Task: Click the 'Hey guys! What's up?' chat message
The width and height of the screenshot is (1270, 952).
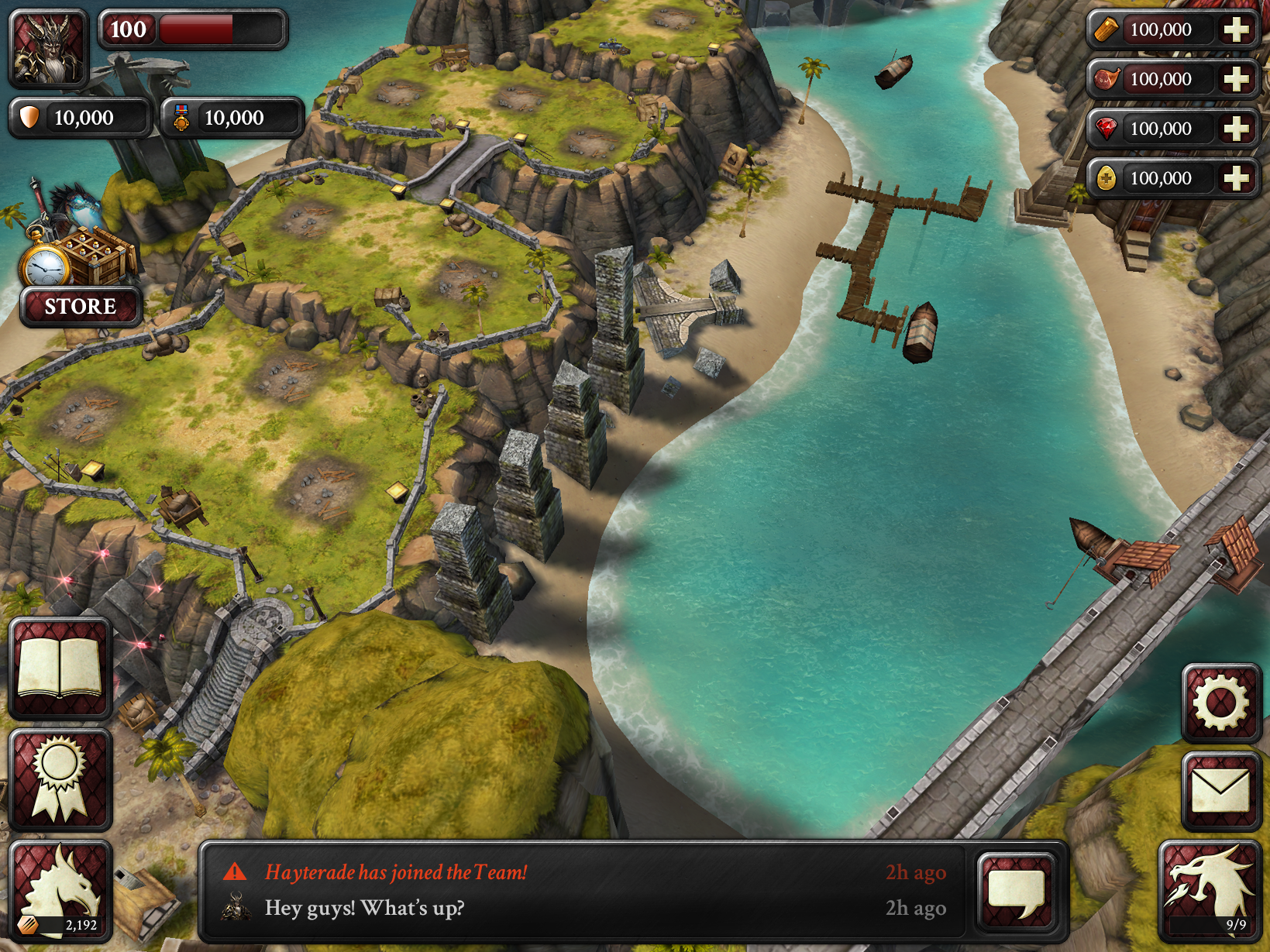Action: pos(365,908)
